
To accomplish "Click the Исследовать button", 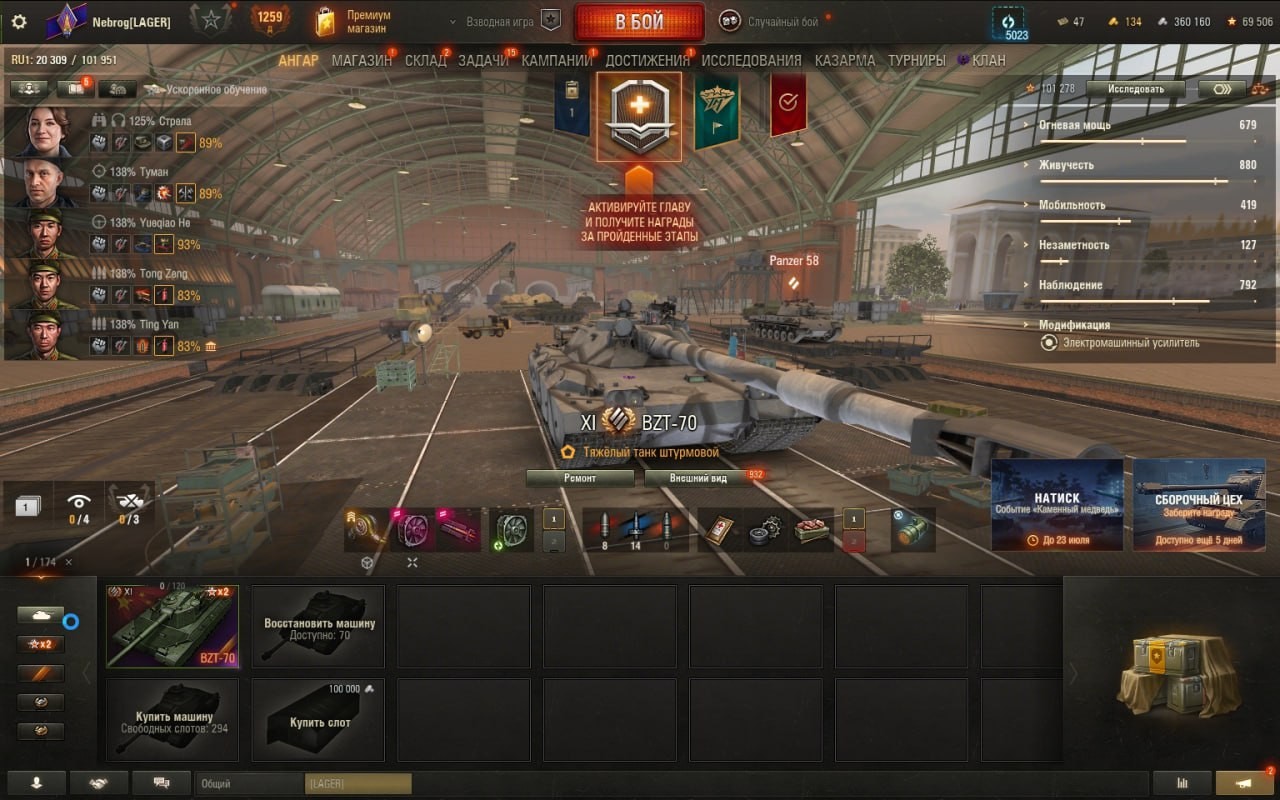I will tap(1136, 89).
